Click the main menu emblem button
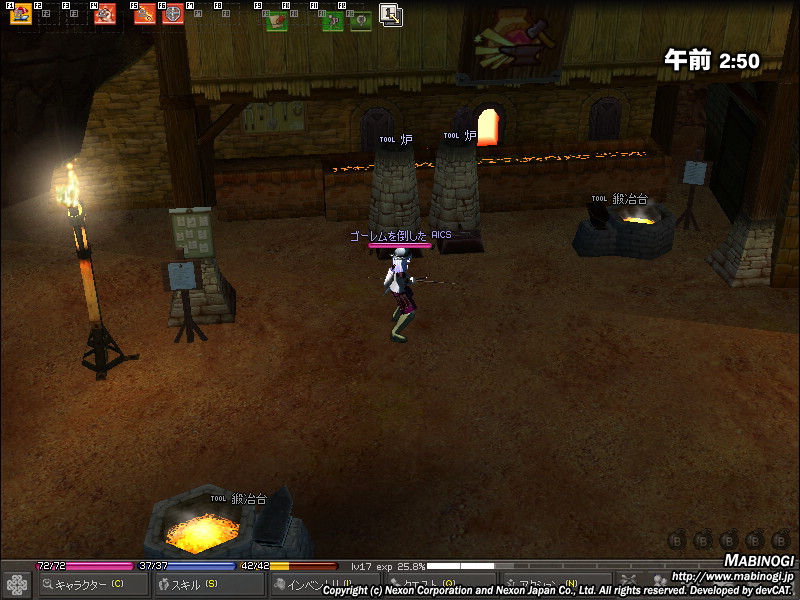Viewport: 800px width, 600px height. [x=16, y=584]
